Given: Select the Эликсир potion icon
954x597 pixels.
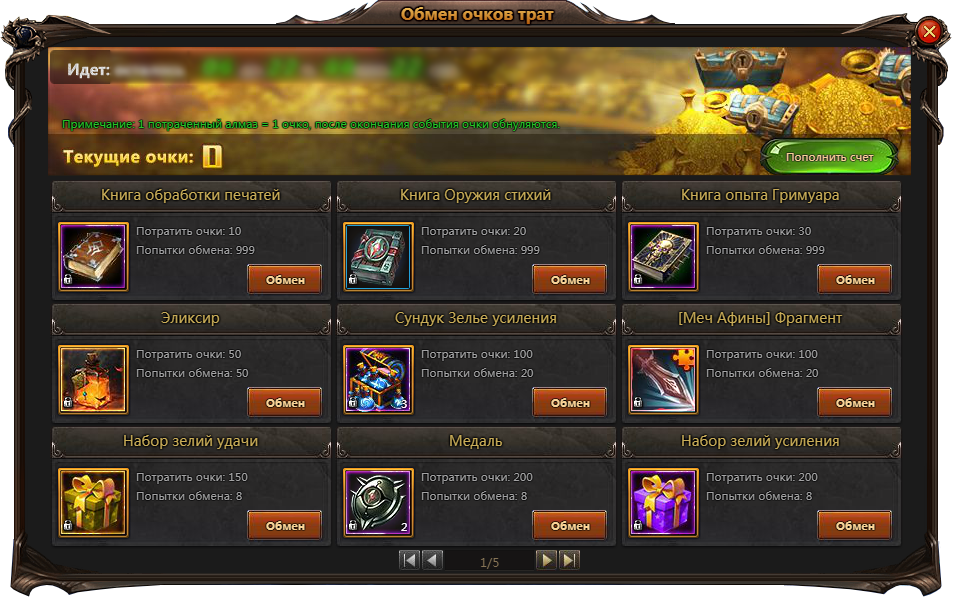Looking at the screenshot, I should pos(93,380).
